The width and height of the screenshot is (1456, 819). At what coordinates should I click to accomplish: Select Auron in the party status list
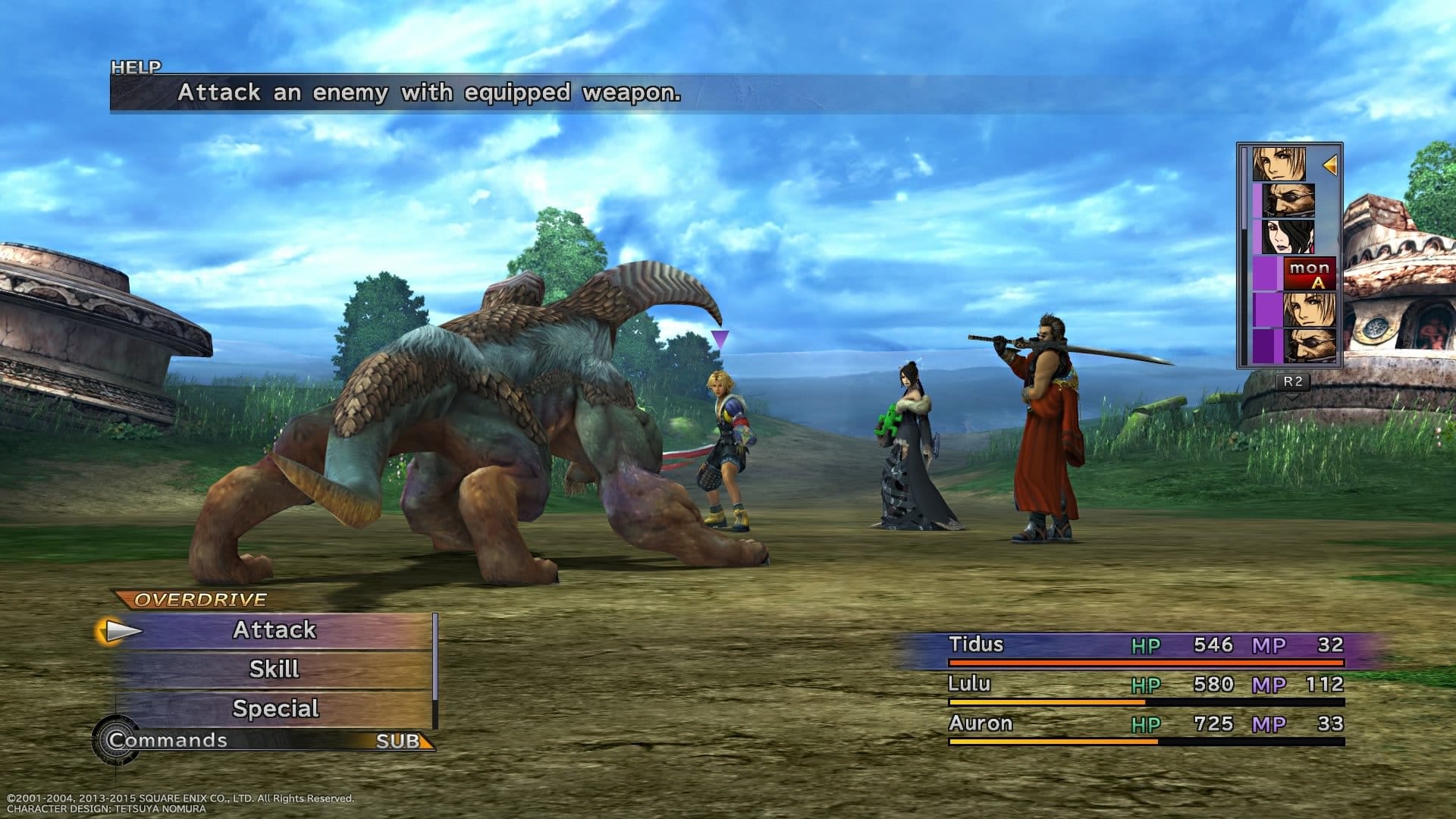[980, 724]
